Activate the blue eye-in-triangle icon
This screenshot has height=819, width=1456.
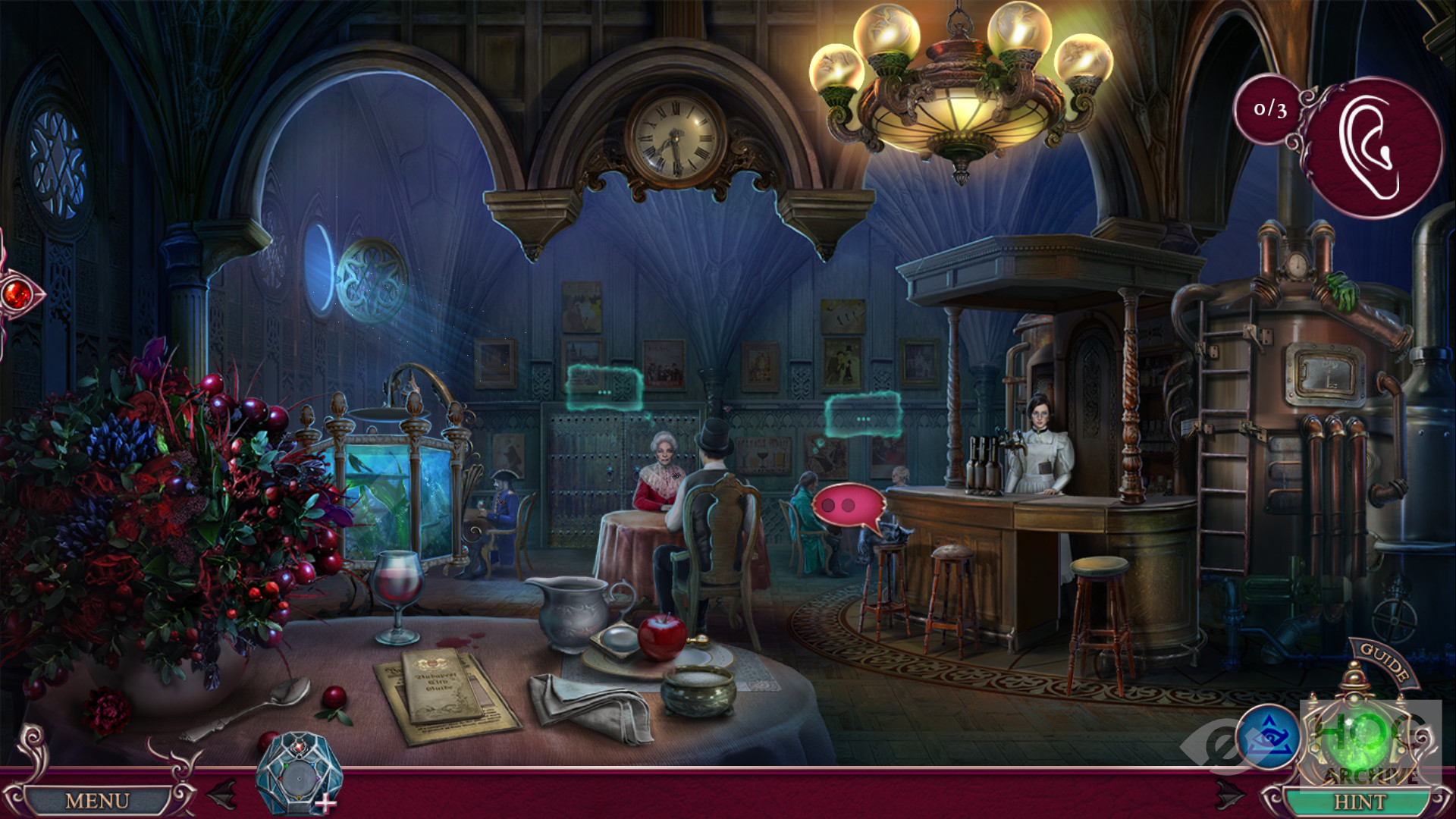(1268, 737)
